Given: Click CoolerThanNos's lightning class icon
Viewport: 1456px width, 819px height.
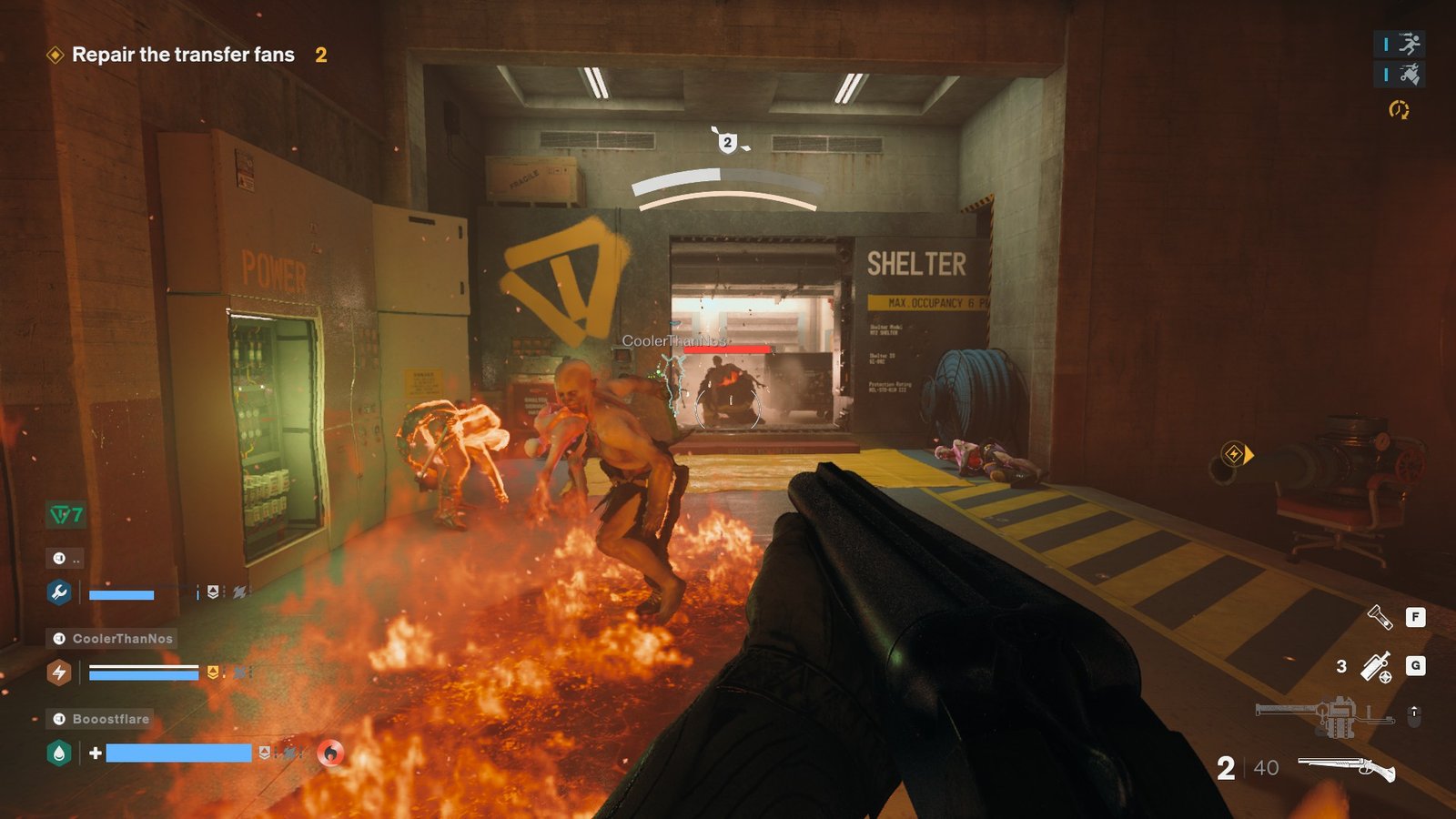Looking at the screenshot, I should [x=59, y=672].
